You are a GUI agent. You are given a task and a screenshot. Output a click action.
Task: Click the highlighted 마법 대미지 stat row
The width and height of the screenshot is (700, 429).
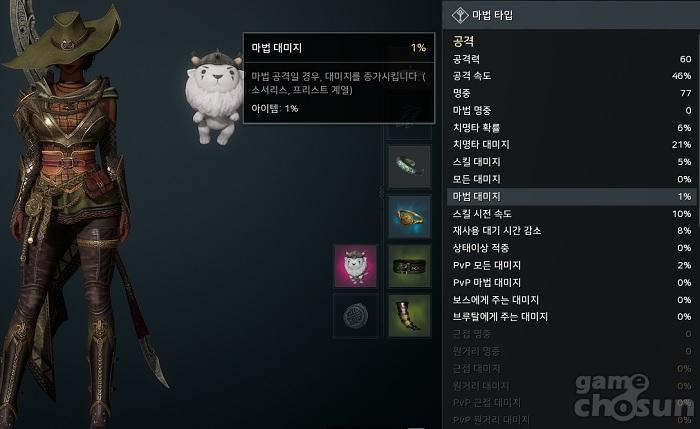point(570,197)
